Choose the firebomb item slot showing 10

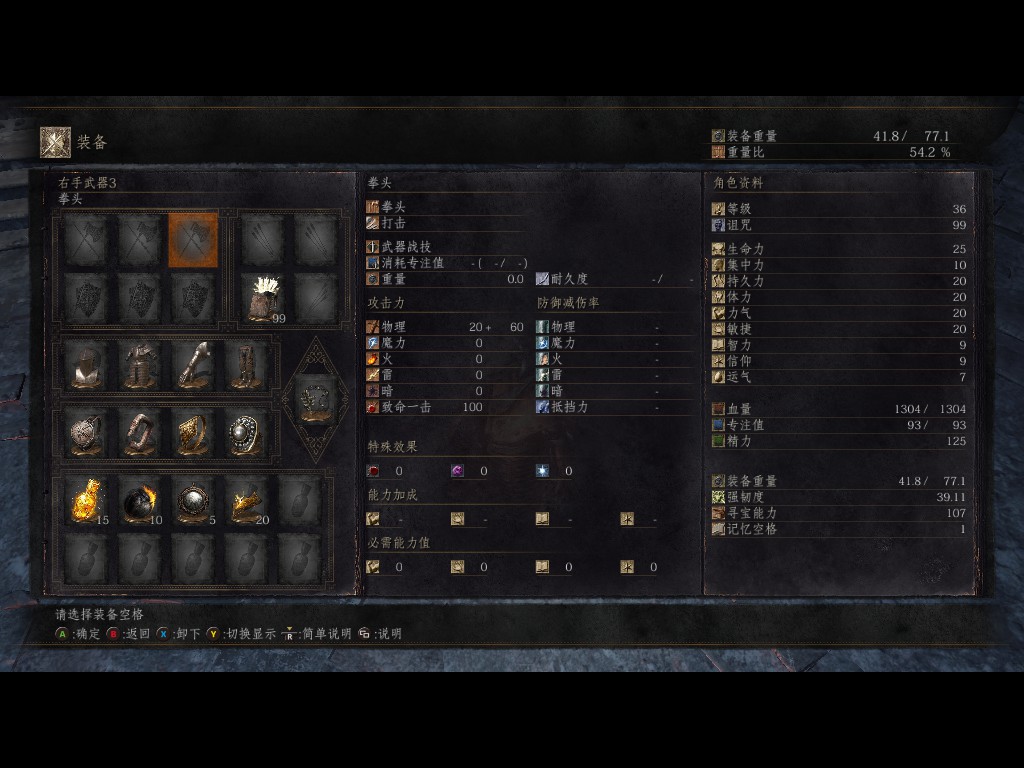pos(139,500)
